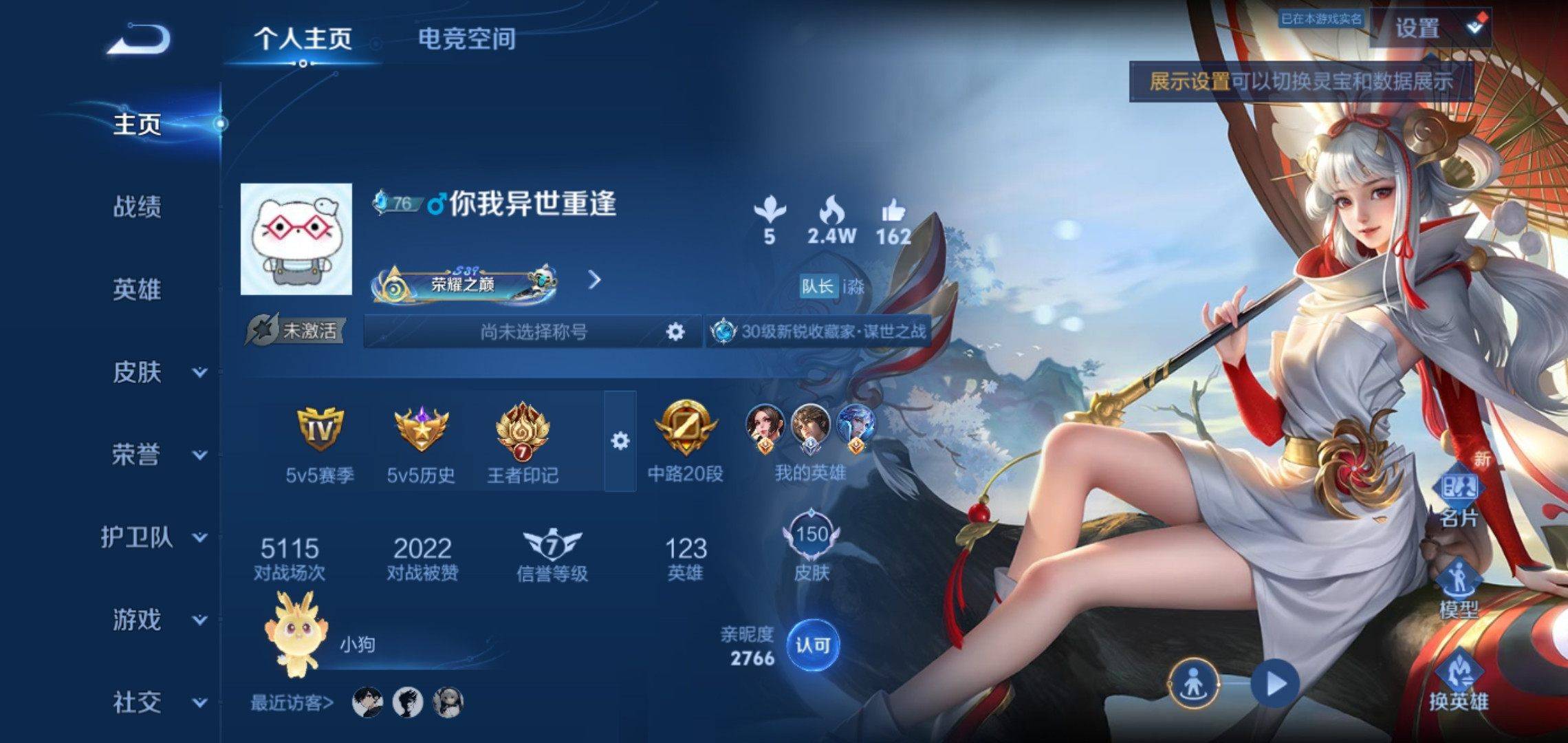This screenshot has width=1568, height=743.
Task: Choose a title in 尚未选择称号 bar
Action: click(x=533, y=332)
